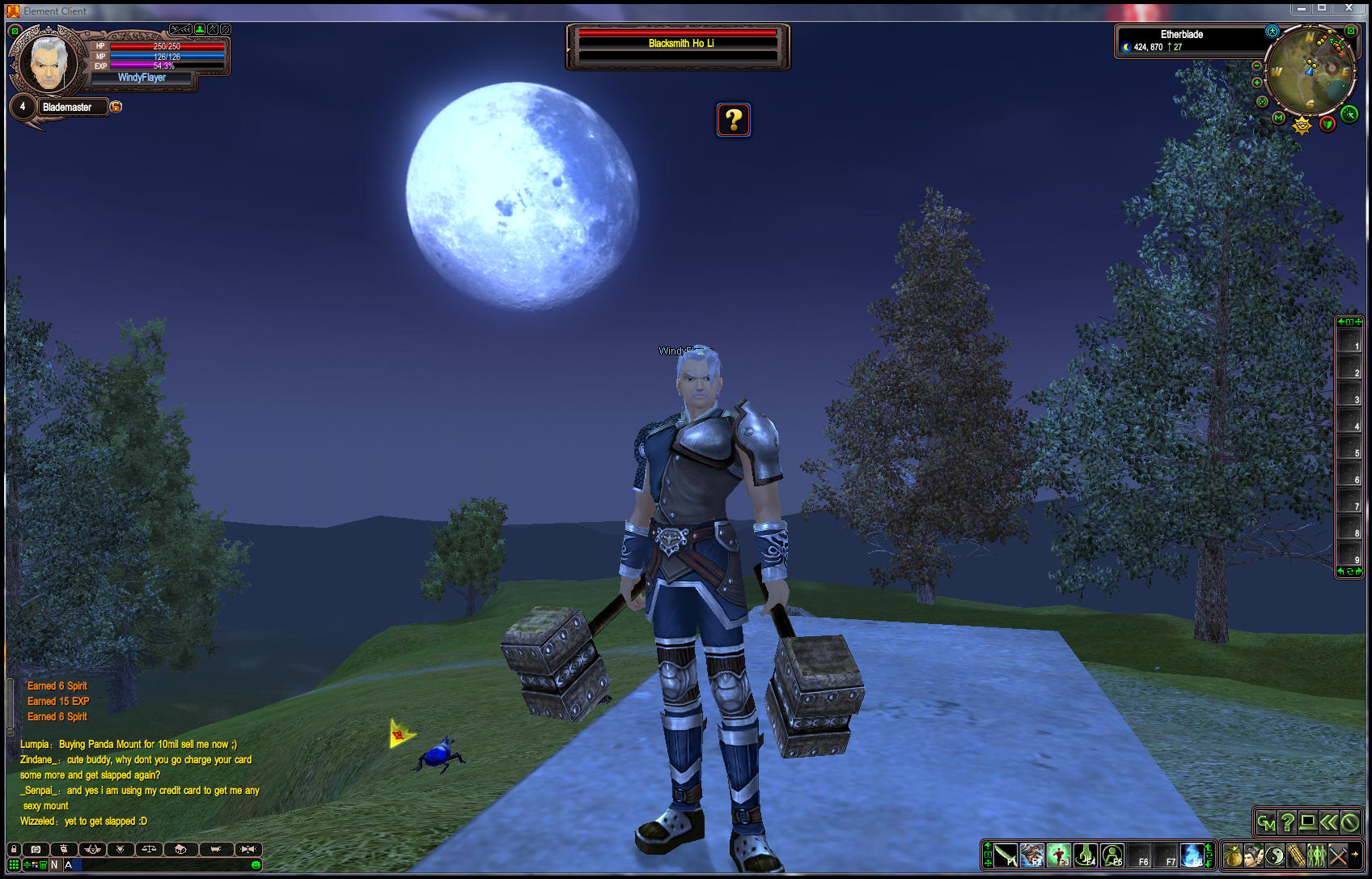Click the circular minimap
Viewport: 1372px width, 879px height.
coord(1311,71)
